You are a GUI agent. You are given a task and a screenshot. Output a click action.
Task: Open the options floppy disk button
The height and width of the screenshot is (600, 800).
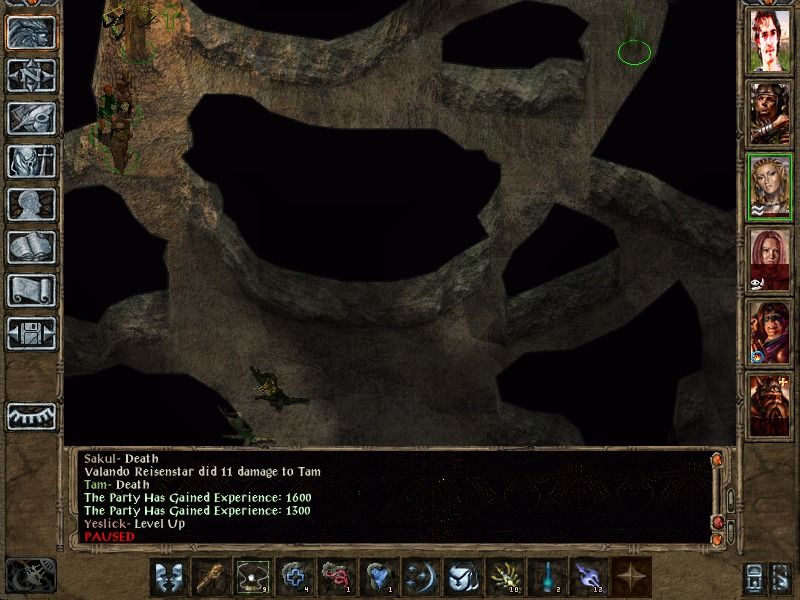point(31,333)
